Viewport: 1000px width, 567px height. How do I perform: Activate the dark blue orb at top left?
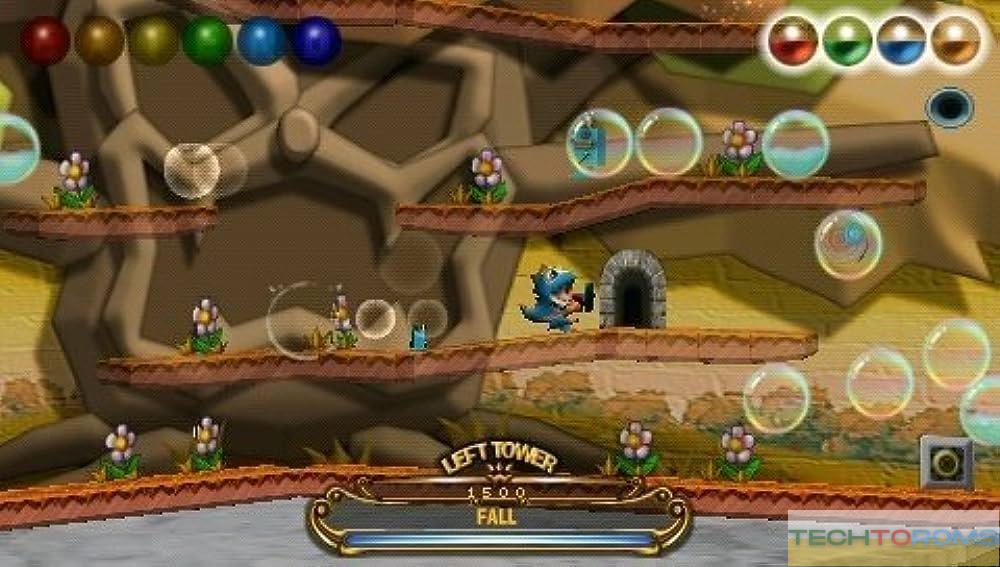(x=316, y=41)
